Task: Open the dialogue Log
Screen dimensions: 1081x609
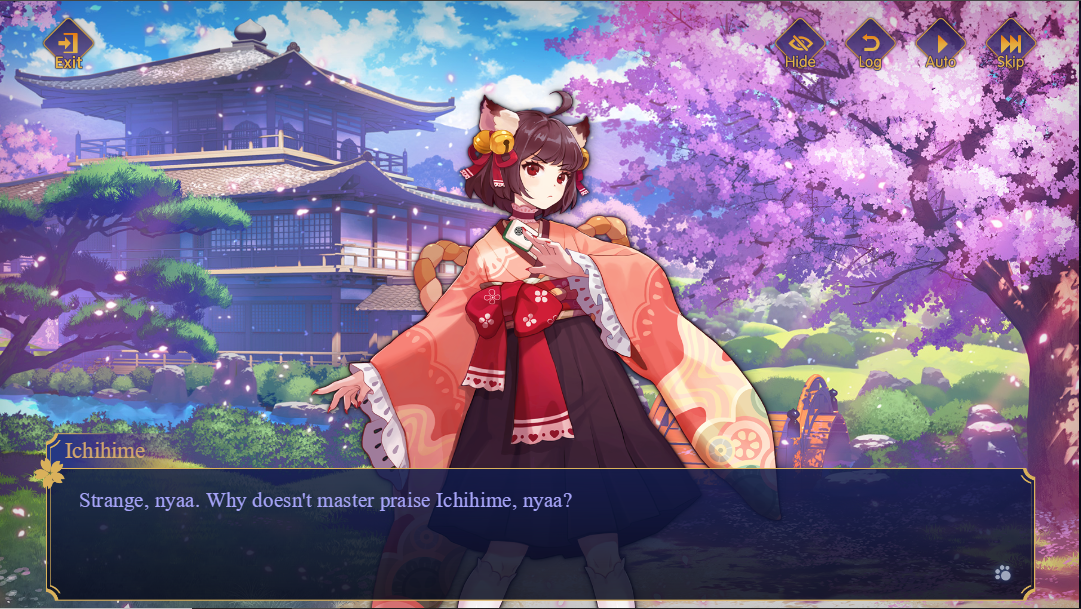Action: (x=870, y=45)
